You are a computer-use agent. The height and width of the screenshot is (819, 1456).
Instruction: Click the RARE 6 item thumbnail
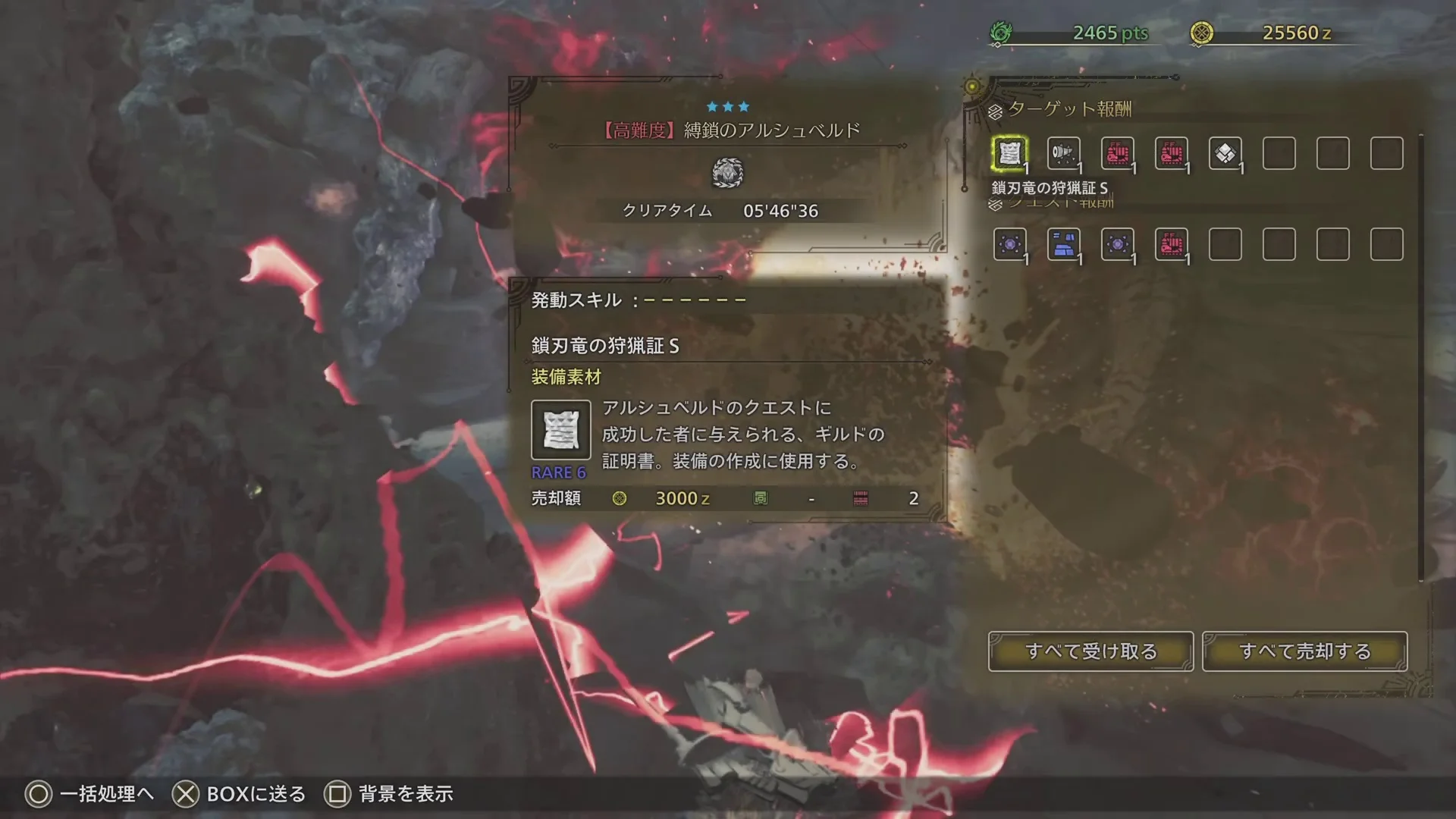tap(561, 431)
